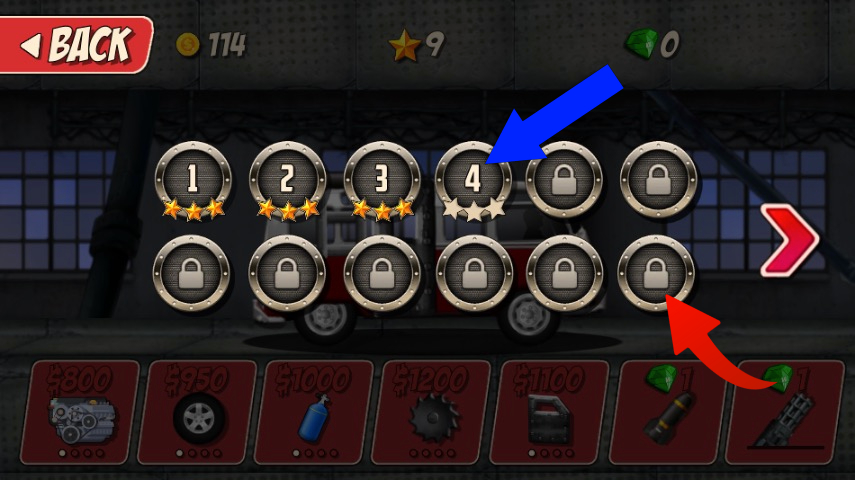Go back using the BACK button
855x480 pixels.
click(77, 45)
